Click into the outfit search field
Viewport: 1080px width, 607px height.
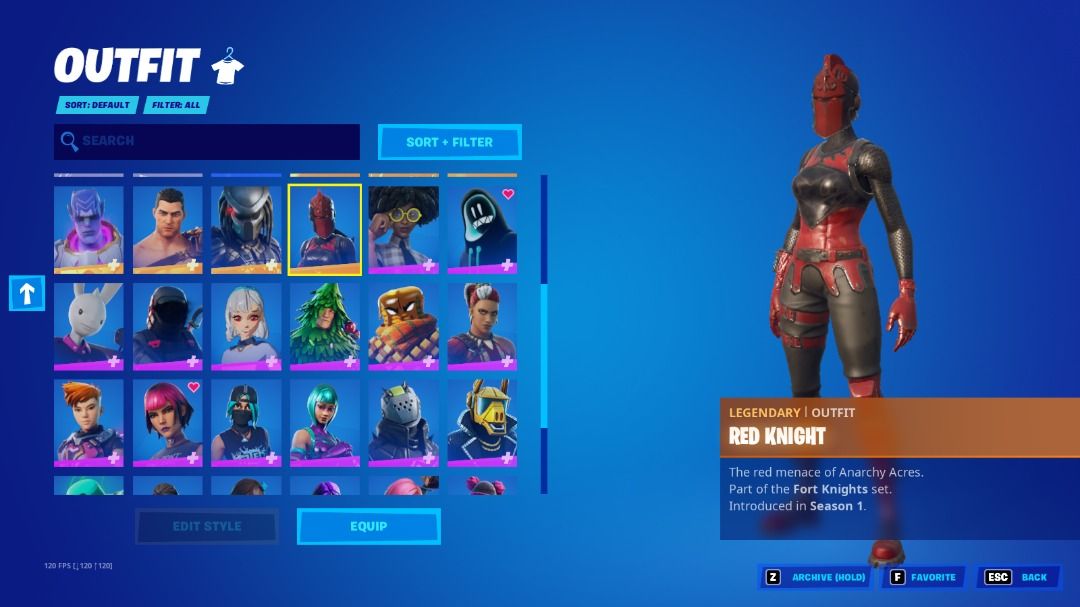coord(207,142)
